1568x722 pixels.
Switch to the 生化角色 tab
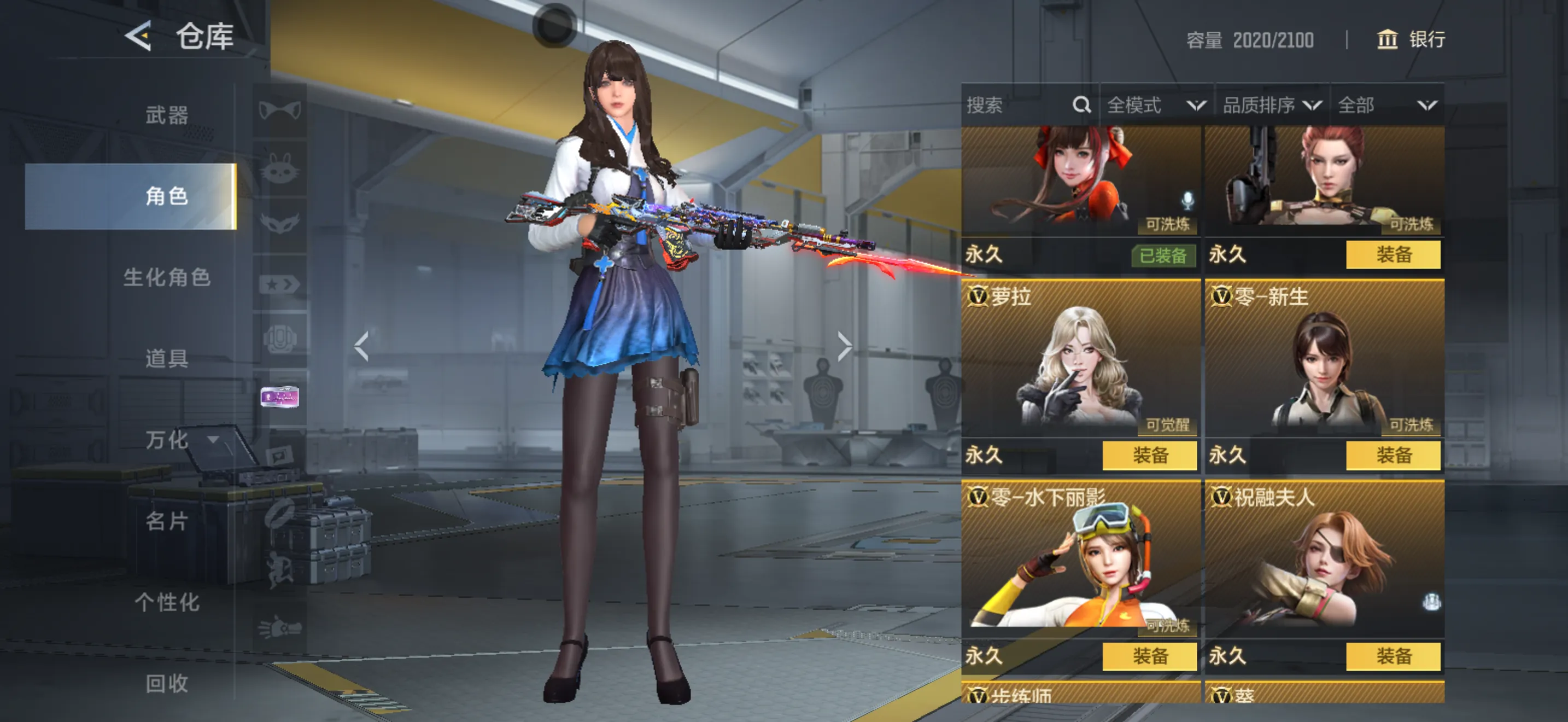[x=166, y=277]
